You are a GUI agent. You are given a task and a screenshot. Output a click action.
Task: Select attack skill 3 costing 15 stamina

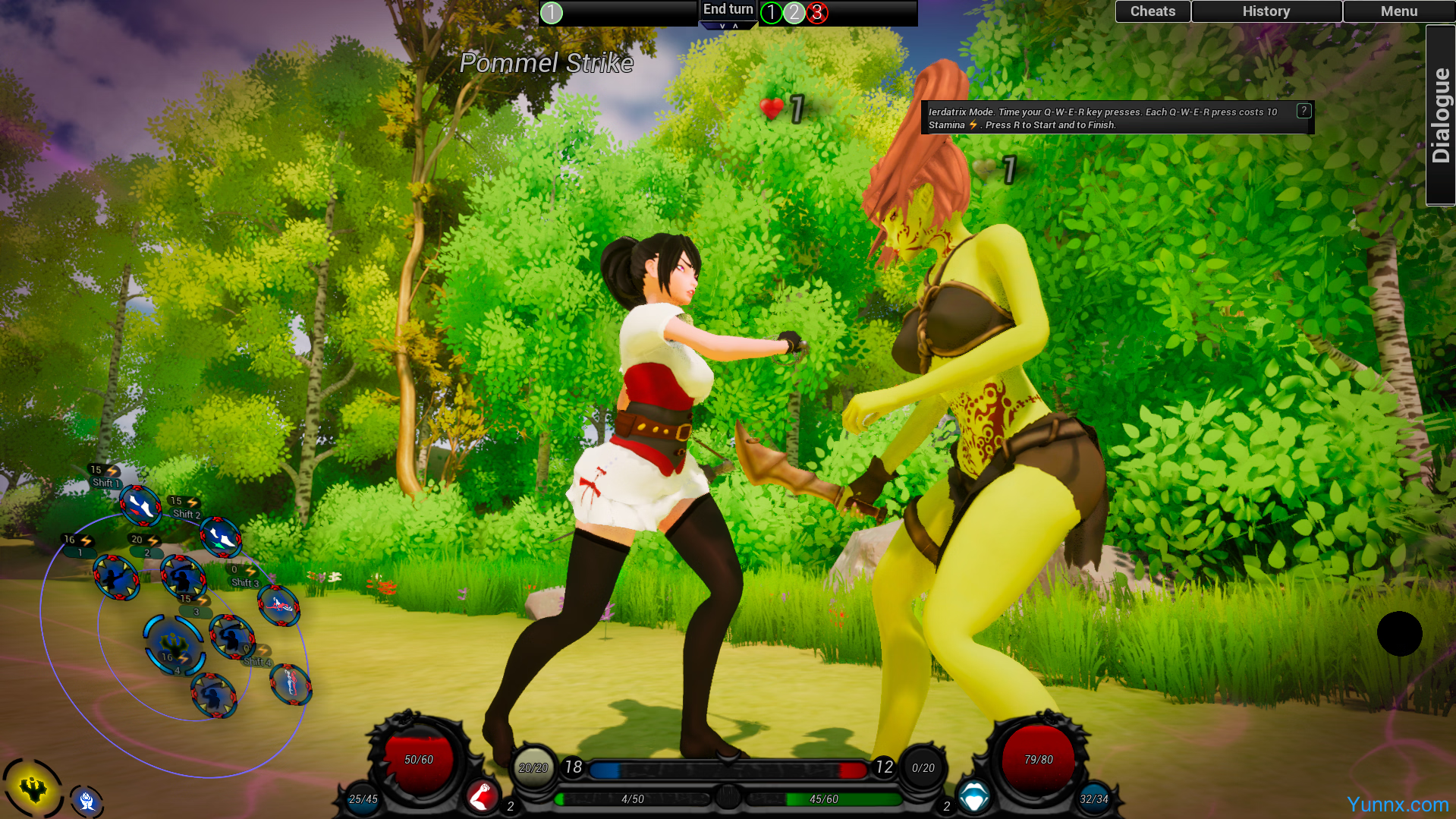(x=231, y=636)
